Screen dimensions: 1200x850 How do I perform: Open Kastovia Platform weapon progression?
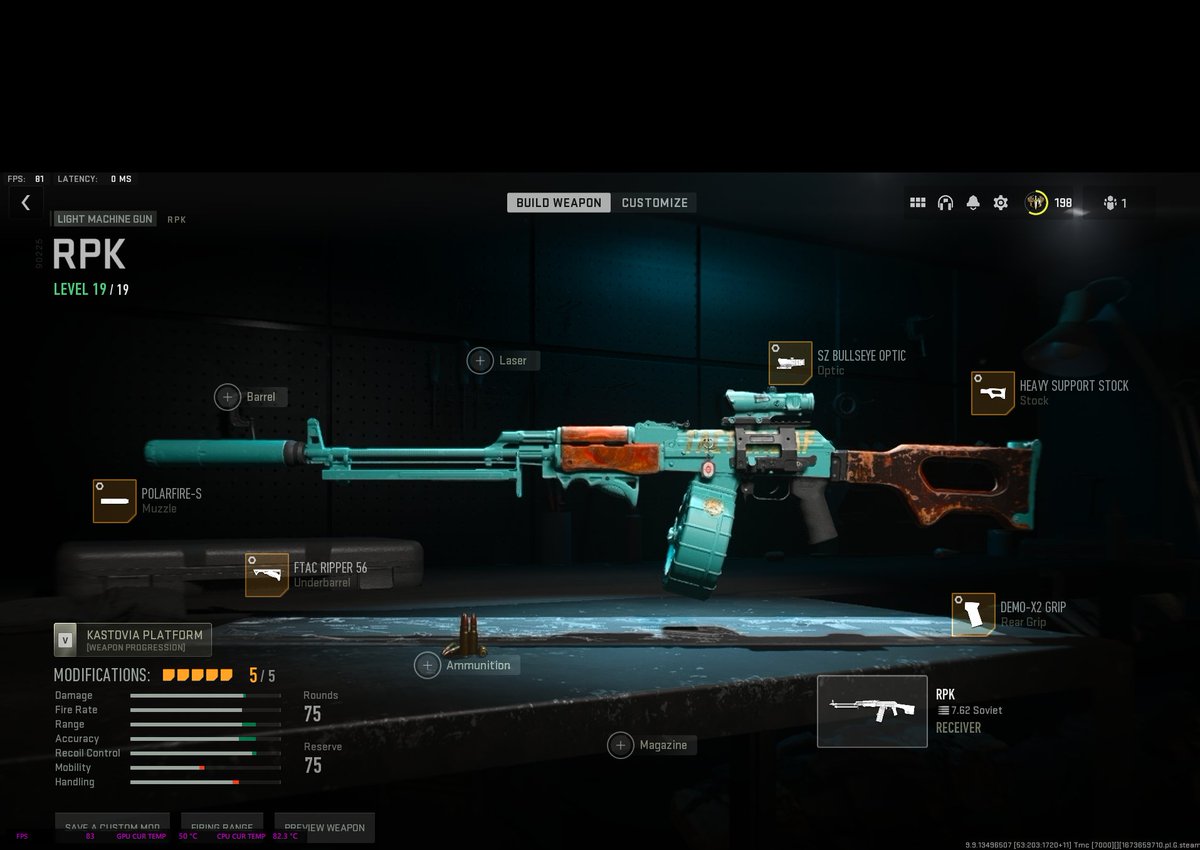click(x=133, y=640)
